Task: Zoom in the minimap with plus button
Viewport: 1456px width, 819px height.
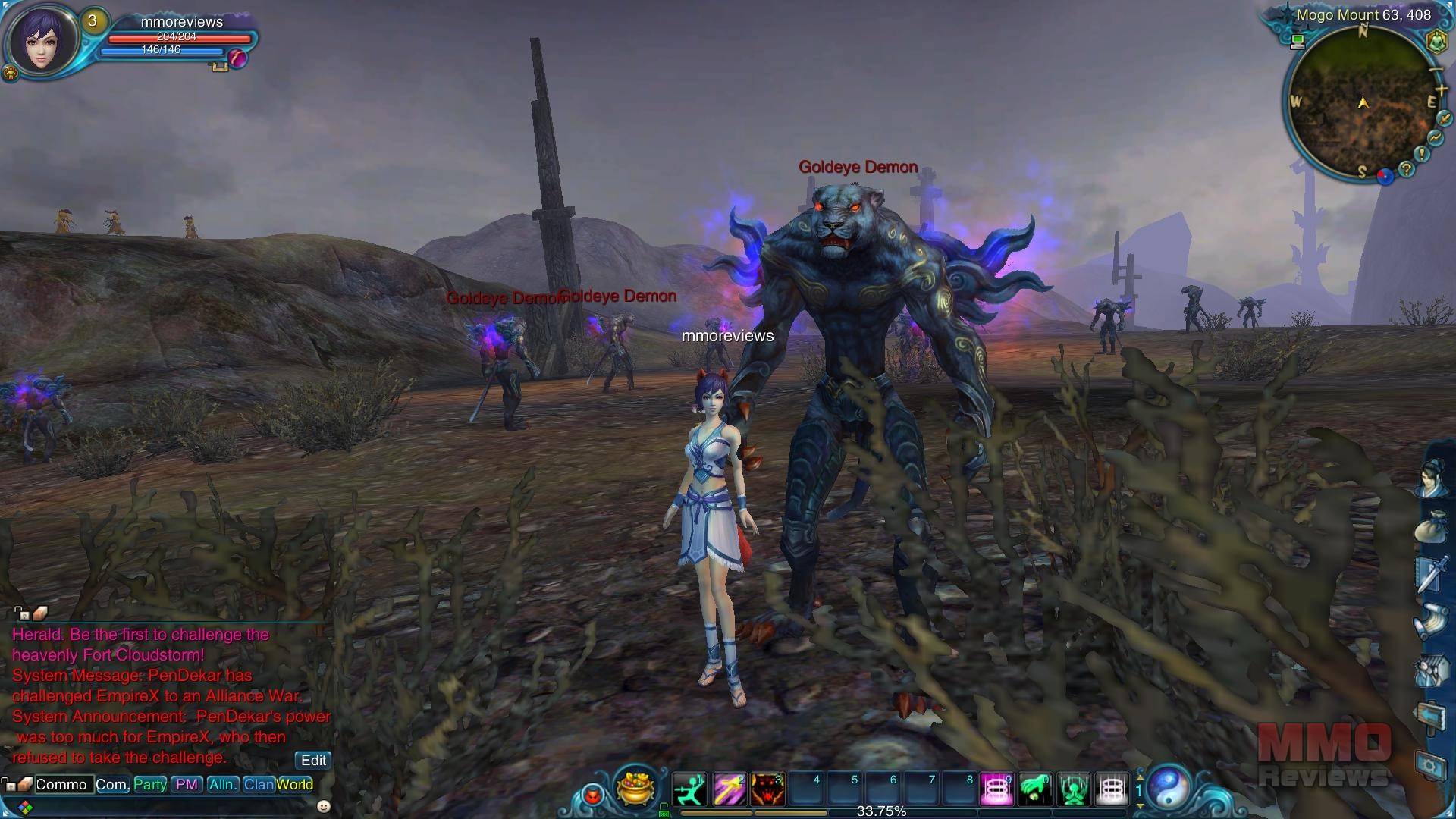Action: coord(1441,90)
